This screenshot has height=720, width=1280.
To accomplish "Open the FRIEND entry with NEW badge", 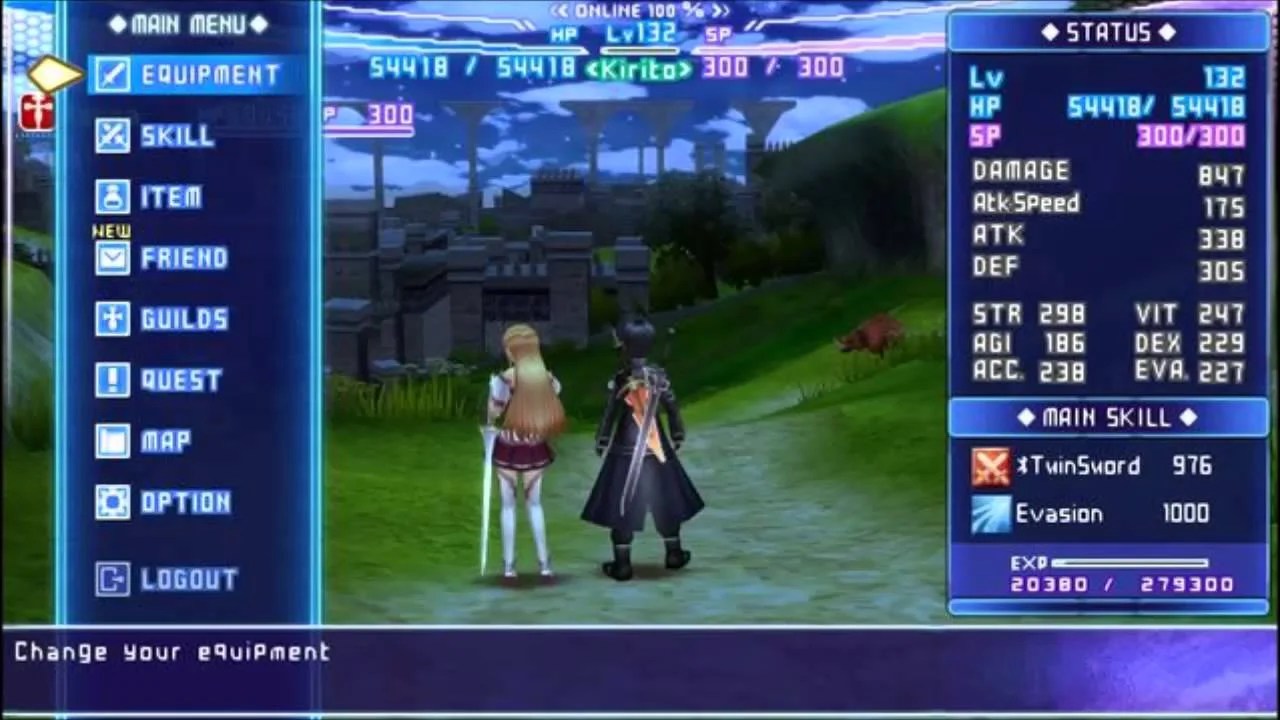I will coord(185,257).
